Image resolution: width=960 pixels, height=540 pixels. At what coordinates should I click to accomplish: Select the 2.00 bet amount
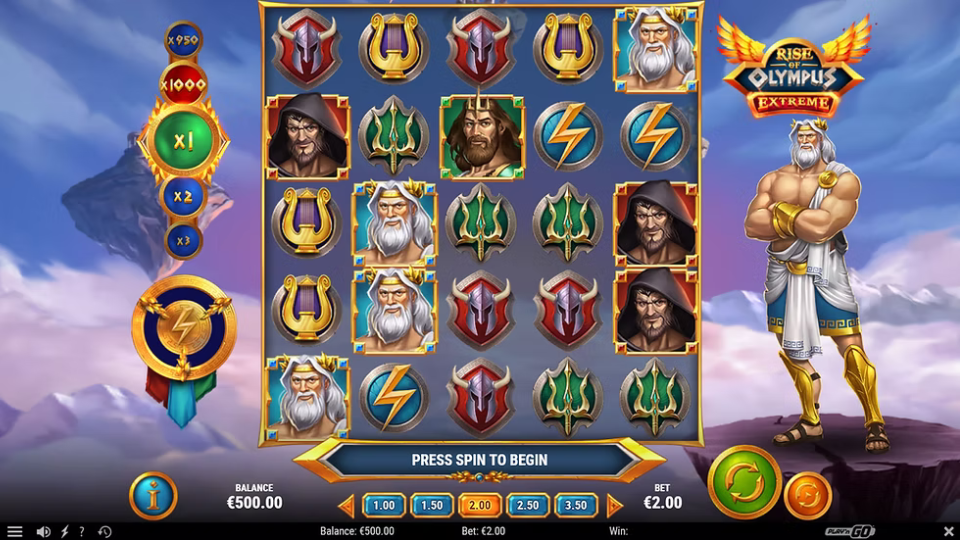click(480, 505)
